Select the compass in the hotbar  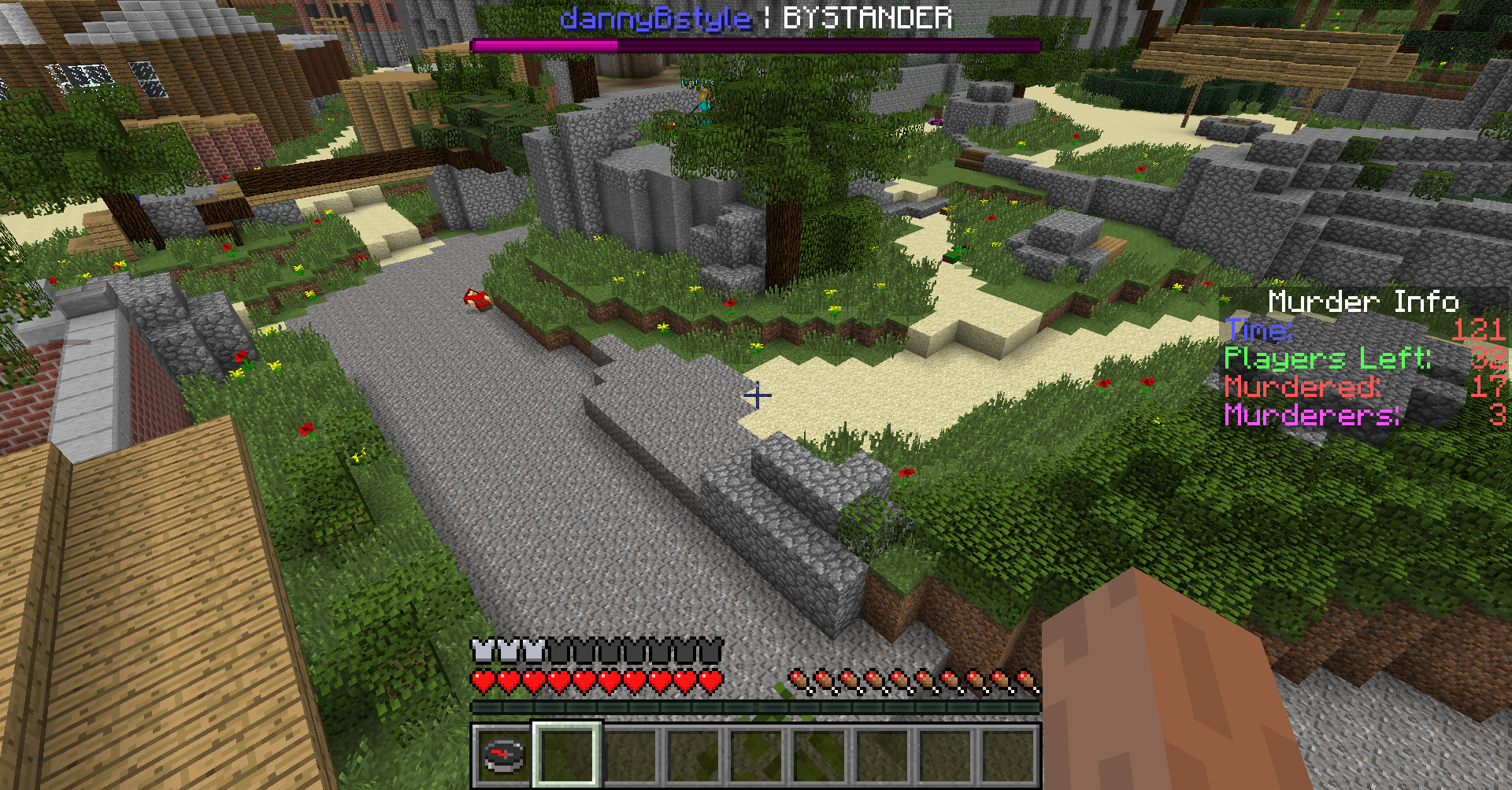(503, 755)
